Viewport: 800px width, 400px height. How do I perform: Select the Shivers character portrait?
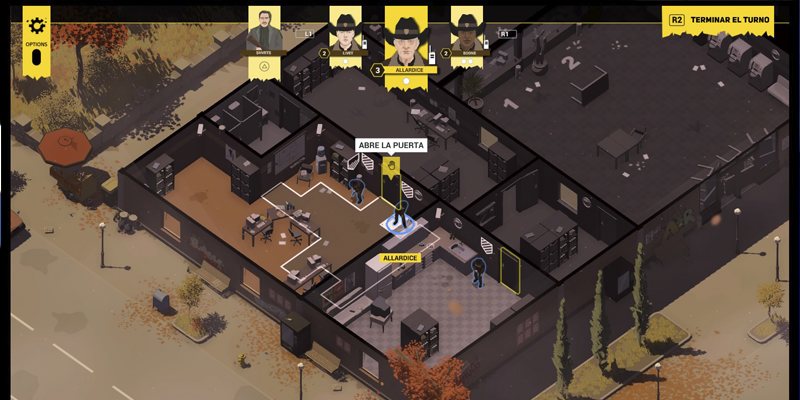[266, 32]
